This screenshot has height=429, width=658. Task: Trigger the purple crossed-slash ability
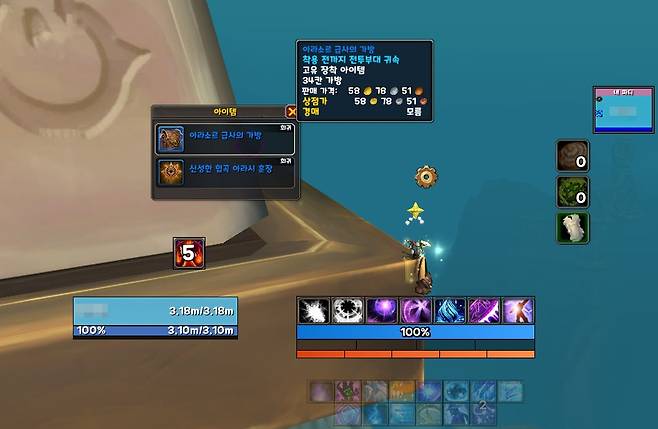tap(415, 310)
